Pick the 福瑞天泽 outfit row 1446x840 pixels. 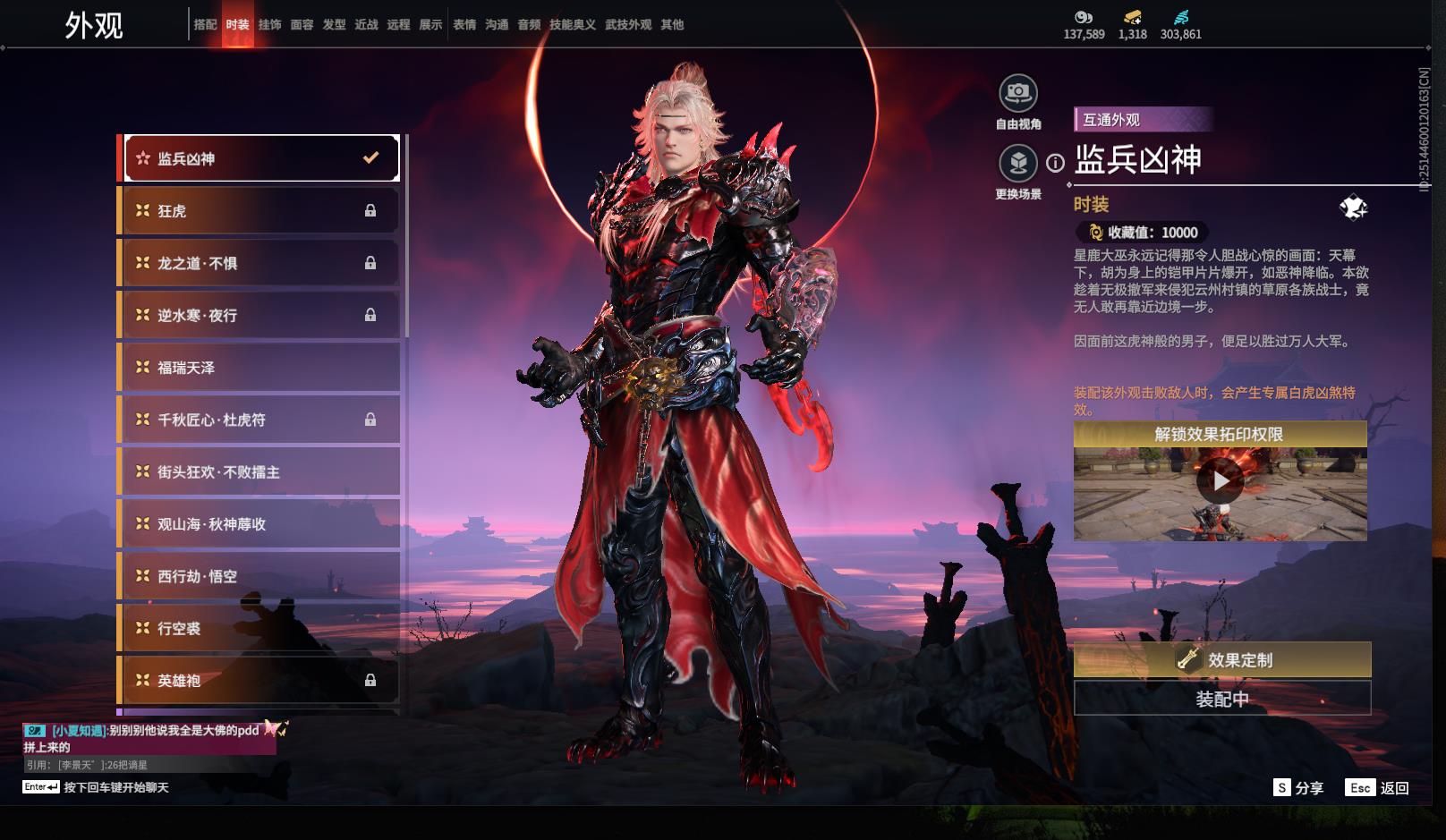pos(259,368)
